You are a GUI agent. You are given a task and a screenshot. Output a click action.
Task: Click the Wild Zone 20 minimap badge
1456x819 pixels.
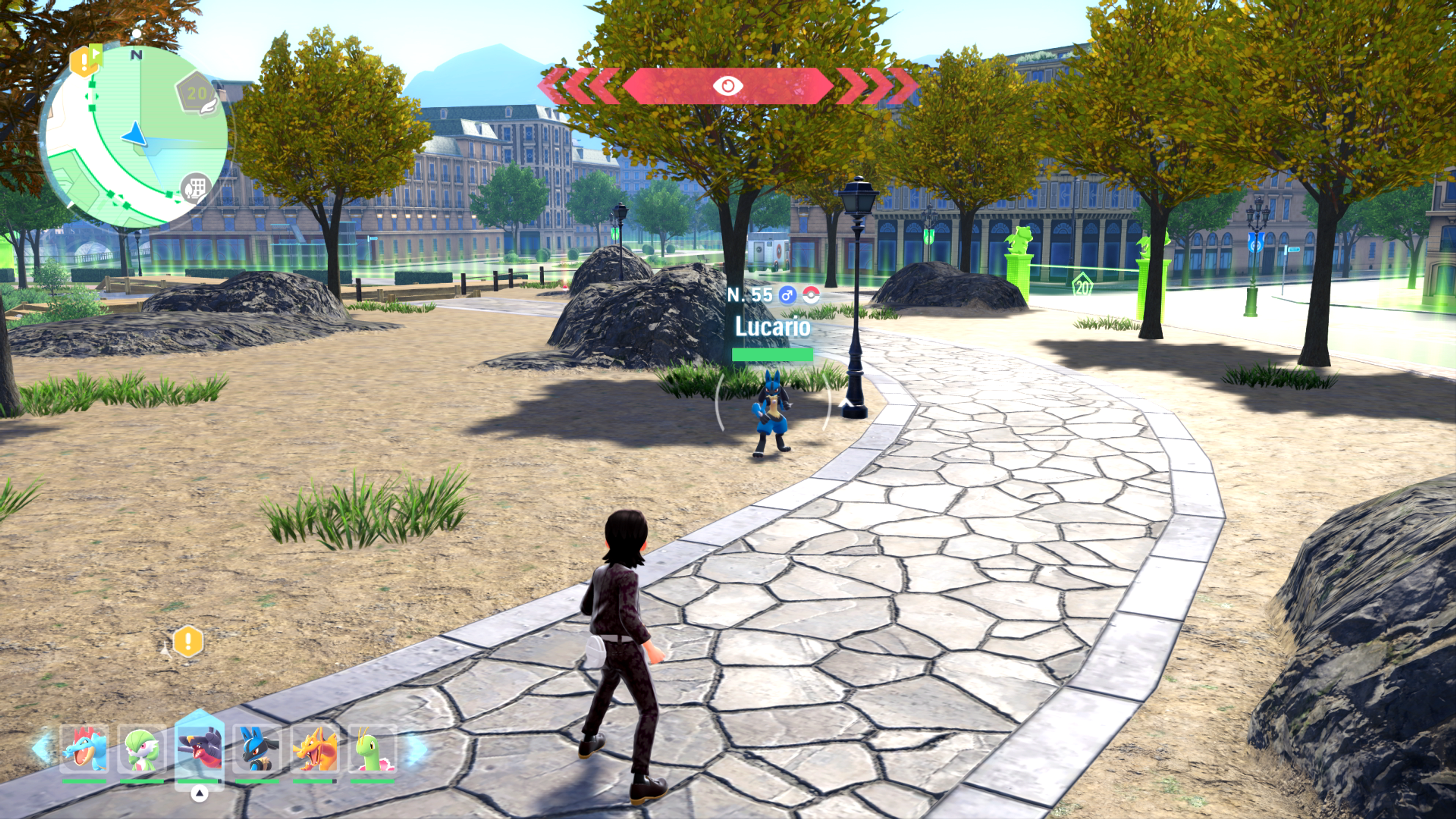(196, 93)
